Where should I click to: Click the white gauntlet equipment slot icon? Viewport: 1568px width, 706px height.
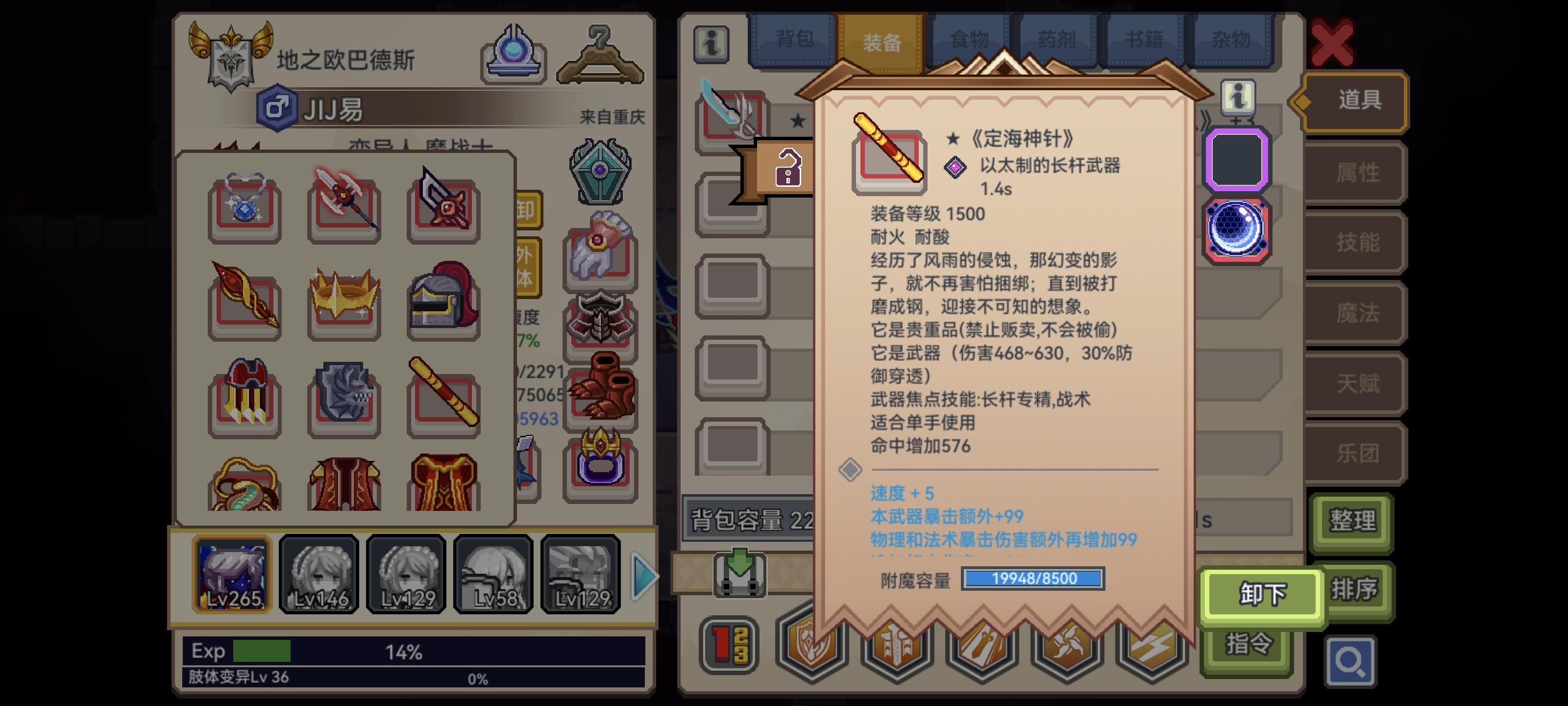(600, 253)
